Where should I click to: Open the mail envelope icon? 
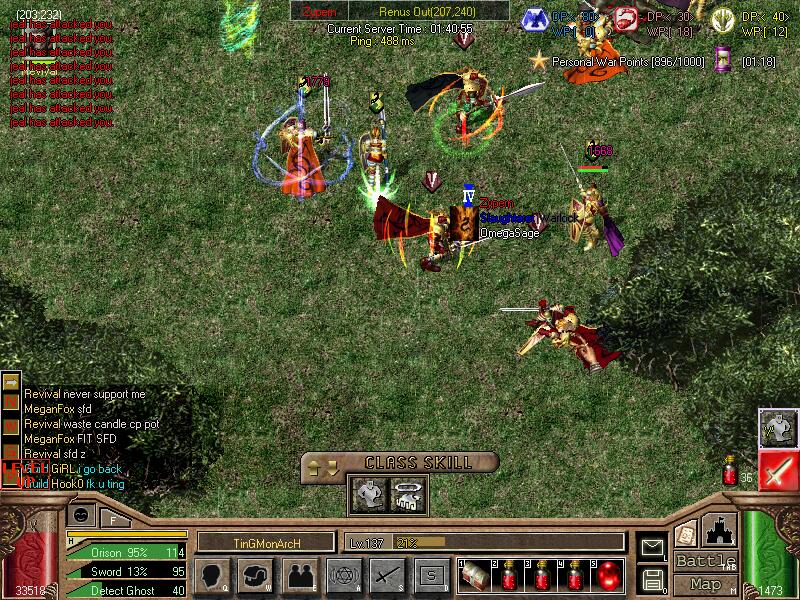[653, 547]
